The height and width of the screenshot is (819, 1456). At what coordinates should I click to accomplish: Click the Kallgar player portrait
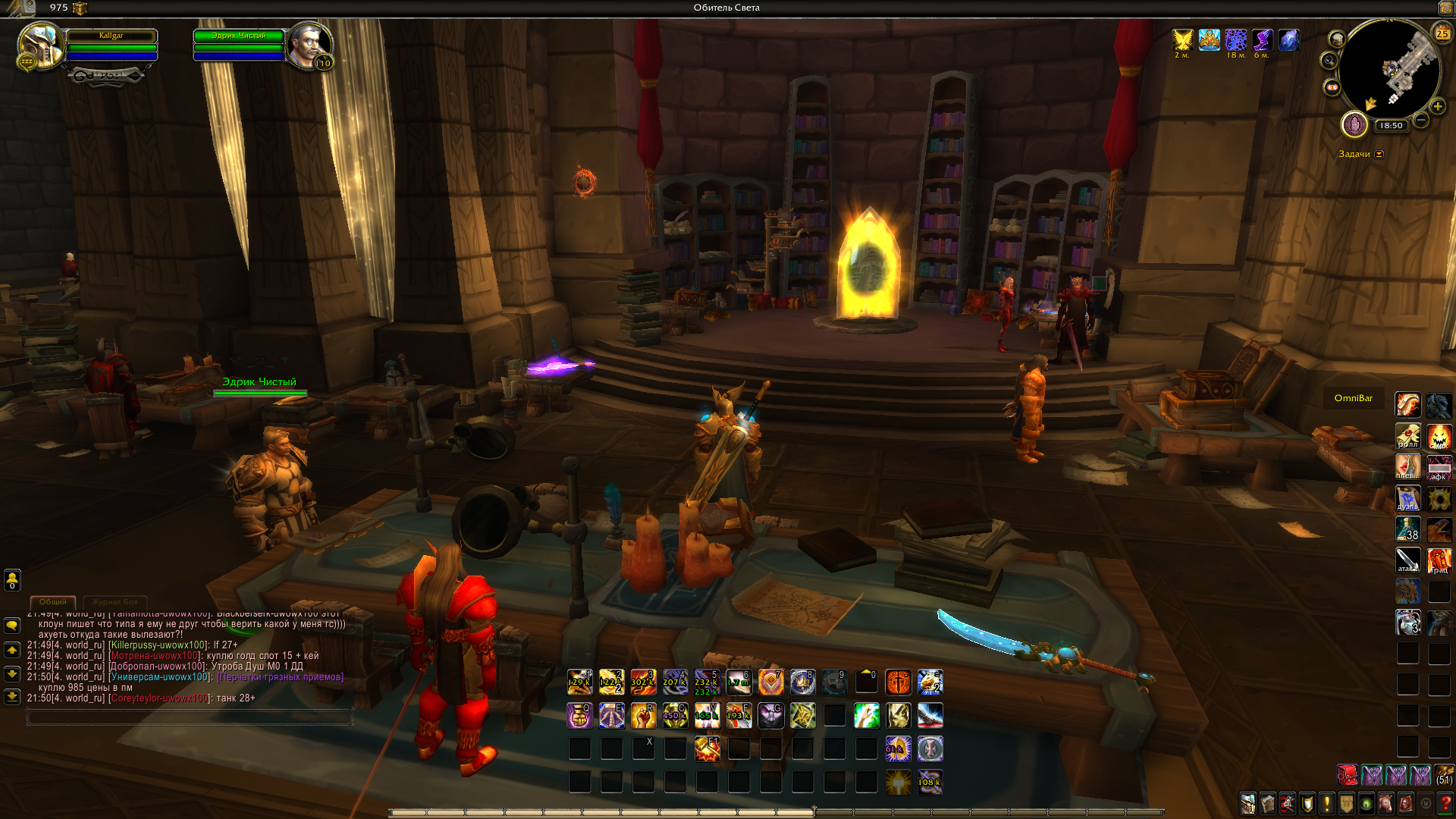[39, 45]
